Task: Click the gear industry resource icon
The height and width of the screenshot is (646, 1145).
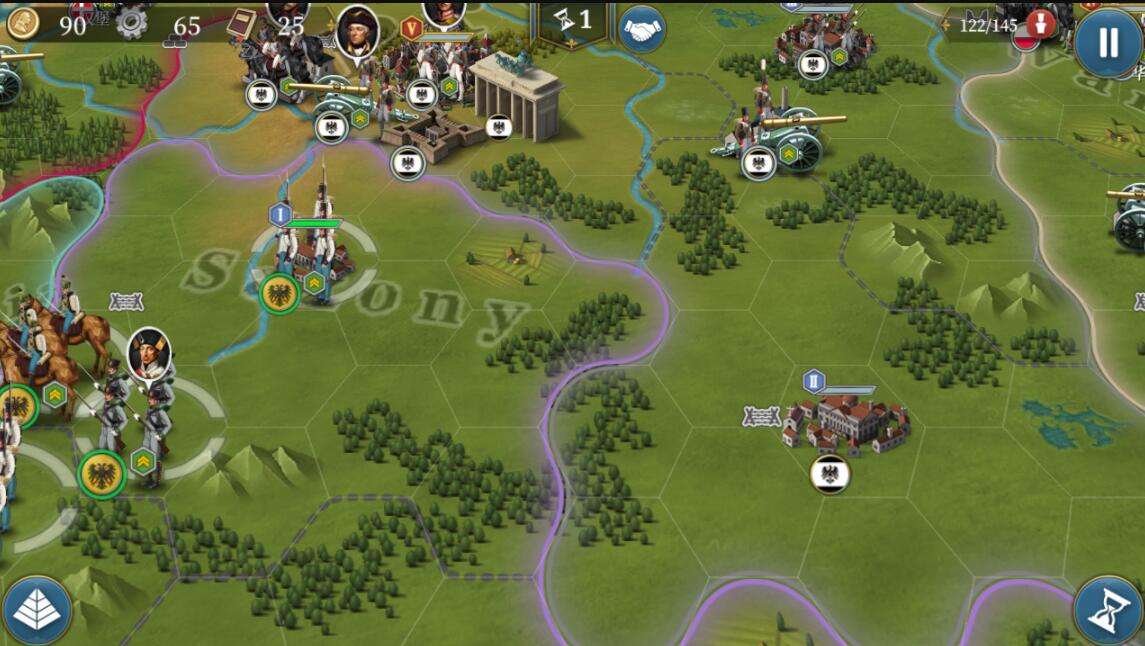Action: [x=131, y=23]
